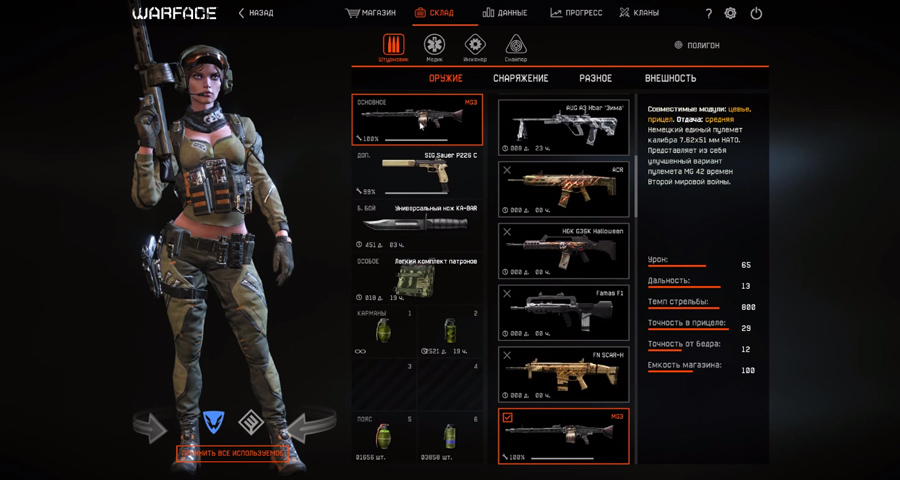Screen dimensions: 900x480
Task: Pick the FN SCAR-H rifle in the list
Action: [x=564, y=374]
